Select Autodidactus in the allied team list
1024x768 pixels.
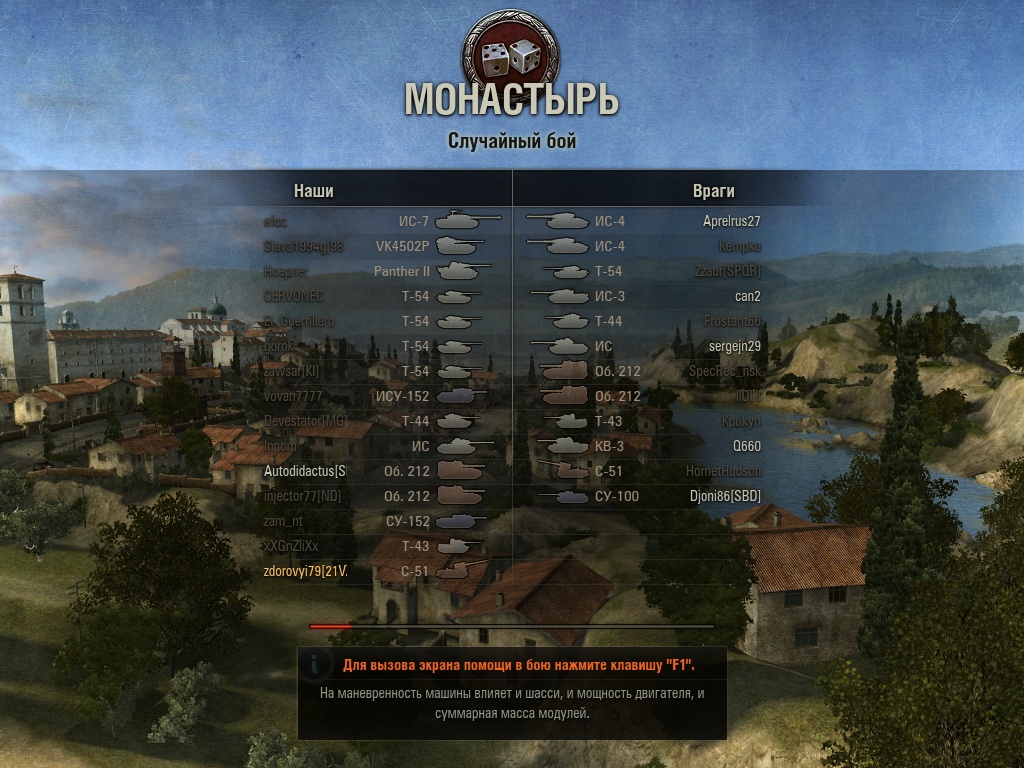click(305, 471)
